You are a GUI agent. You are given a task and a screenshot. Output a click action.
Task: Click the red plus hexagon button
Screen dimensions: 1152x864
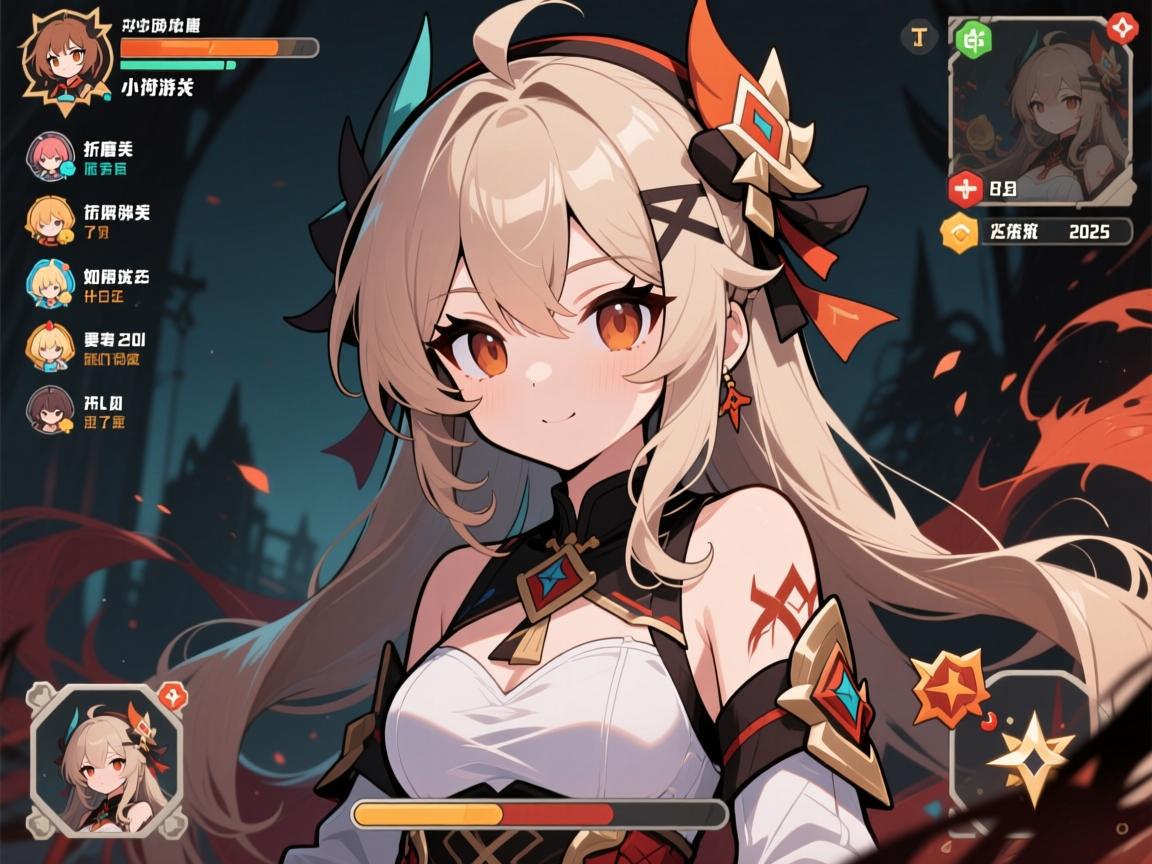coord(965,187)
